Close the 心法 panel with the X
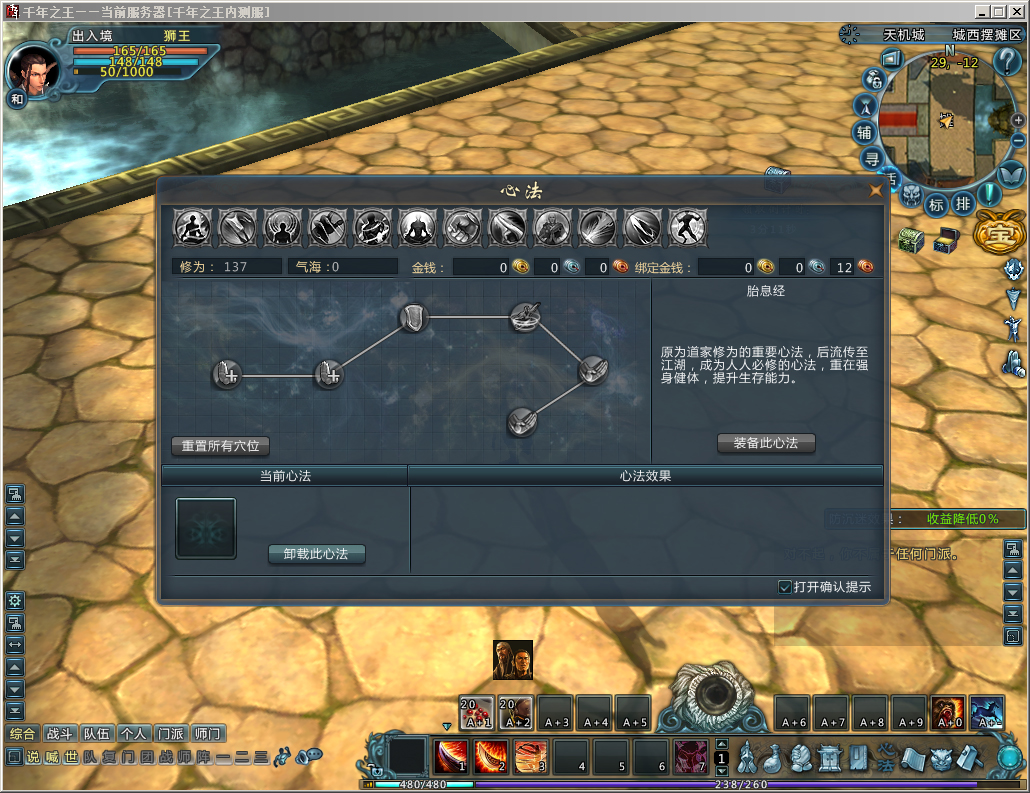1030x793 pixels. click(x=876, y=189)
